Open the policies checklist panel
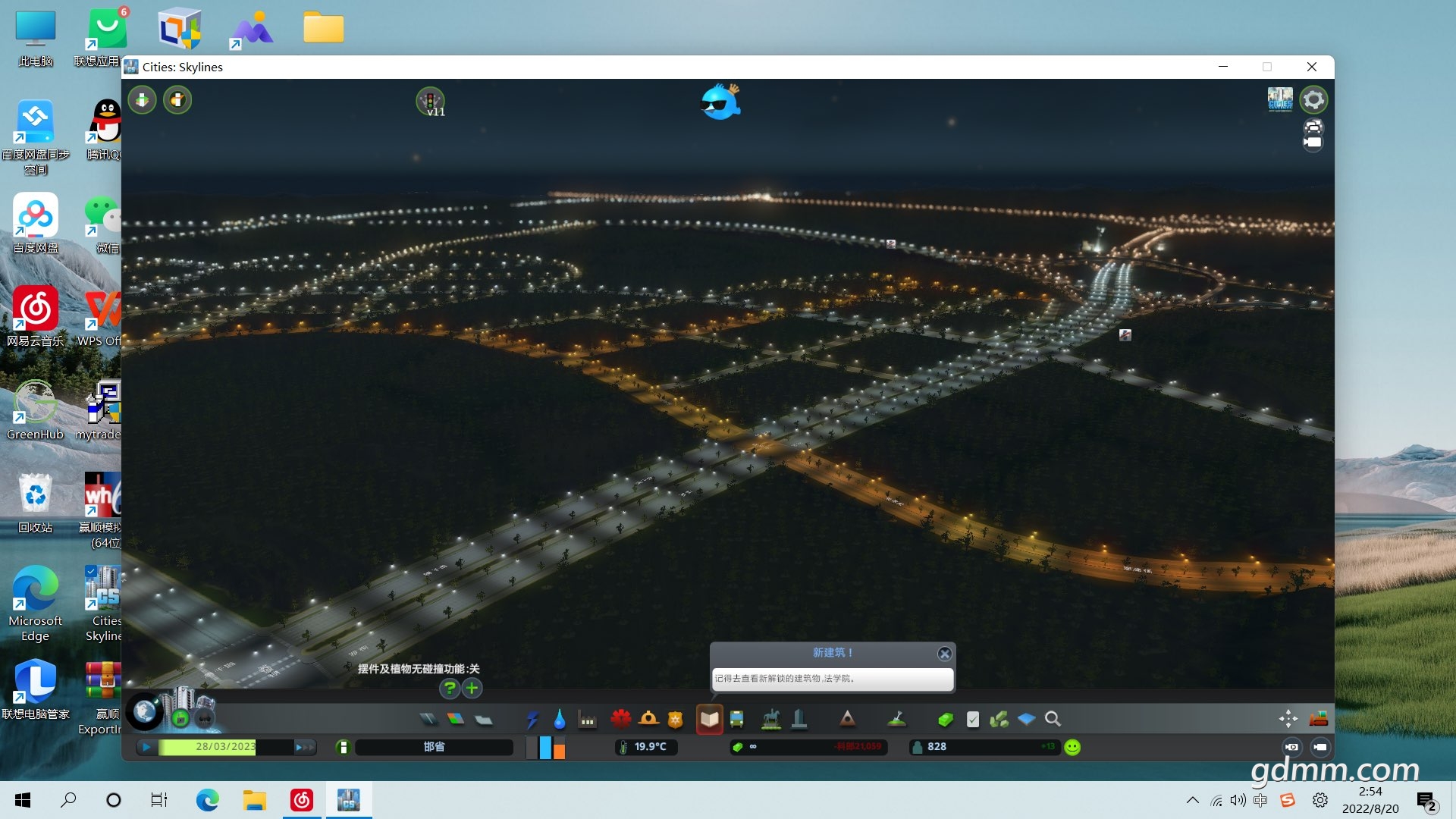The image size is (1456, 819). point(973,719)
